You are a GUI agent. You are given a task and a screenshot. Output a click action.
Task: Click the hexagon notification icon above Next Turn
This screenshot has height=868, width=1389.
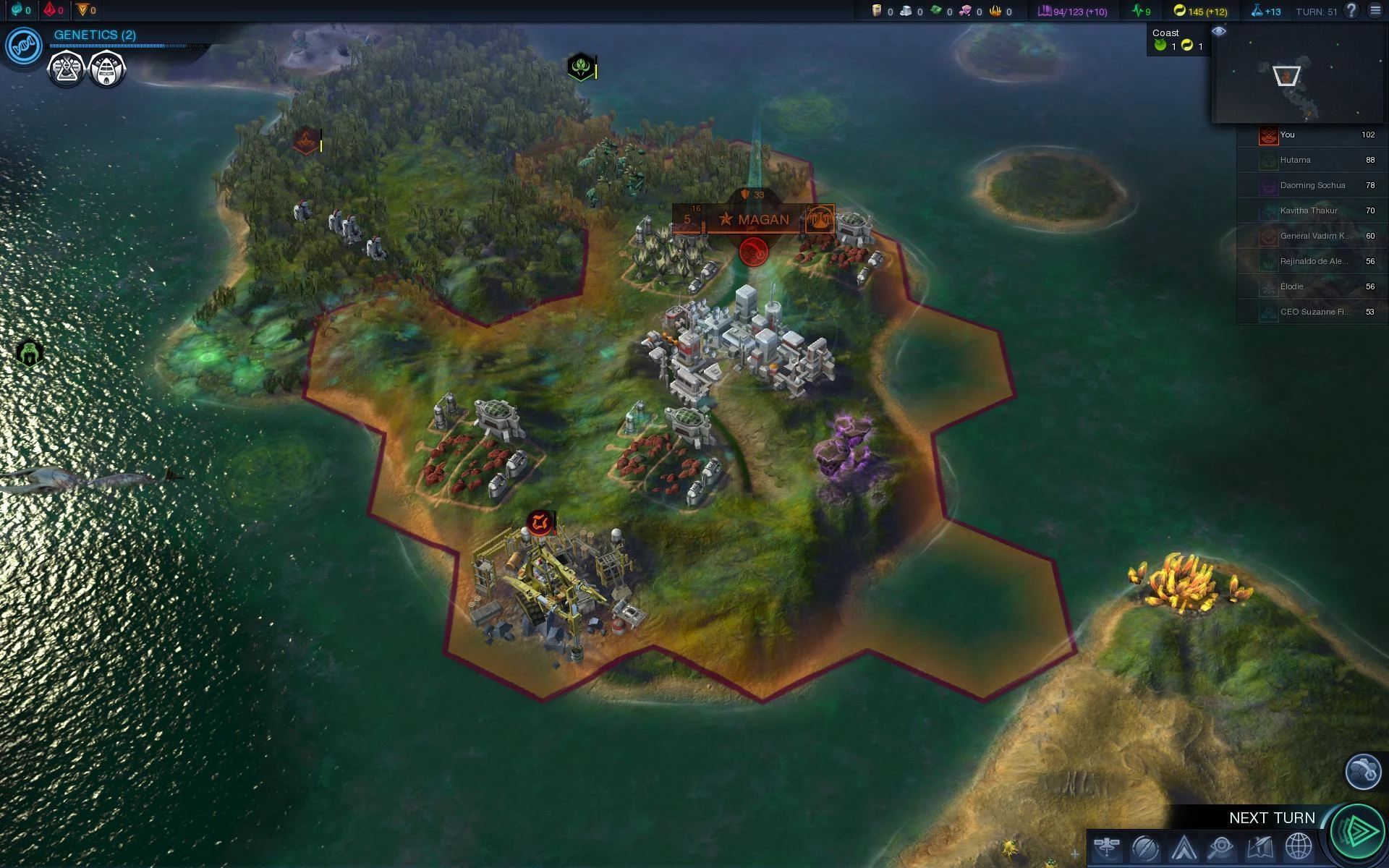(1363, 772)
